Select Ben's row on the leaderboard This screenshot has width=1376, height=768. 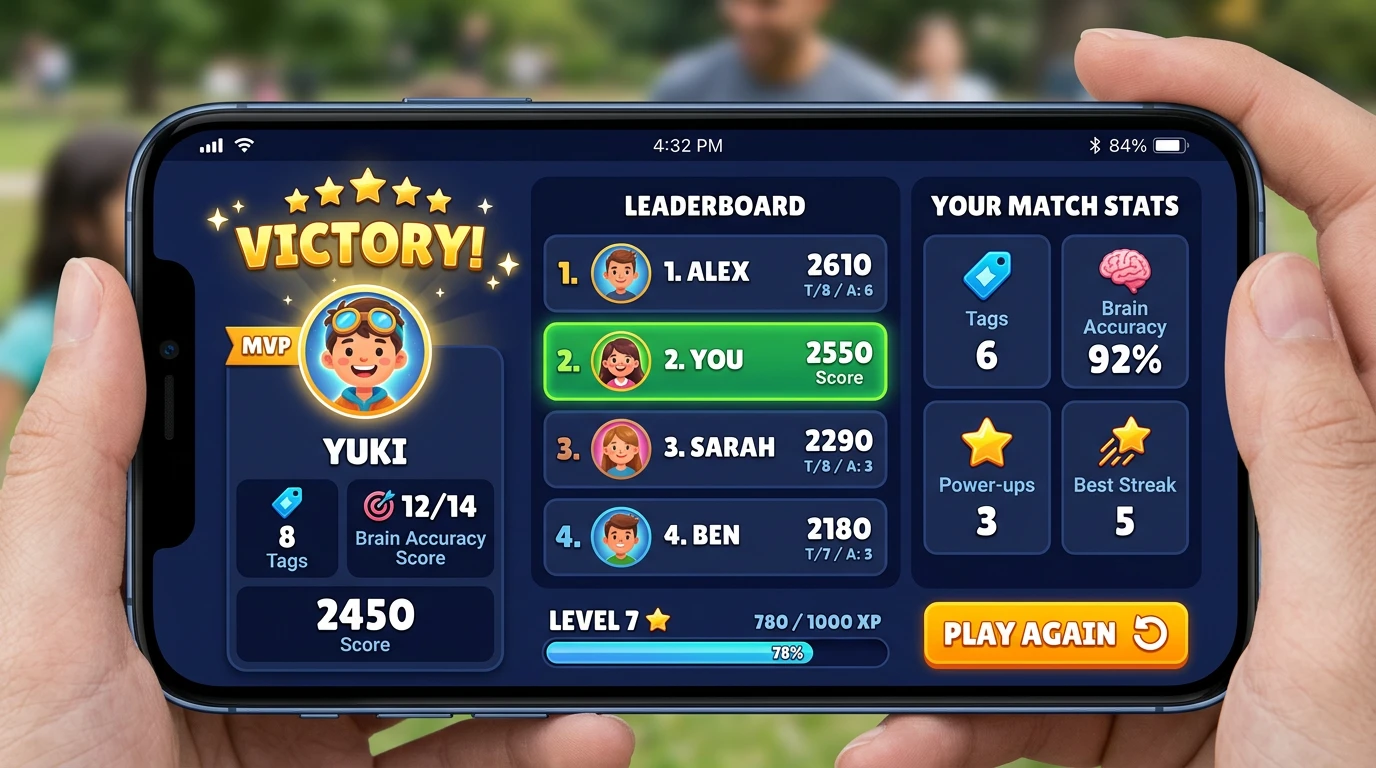point(715,537)
